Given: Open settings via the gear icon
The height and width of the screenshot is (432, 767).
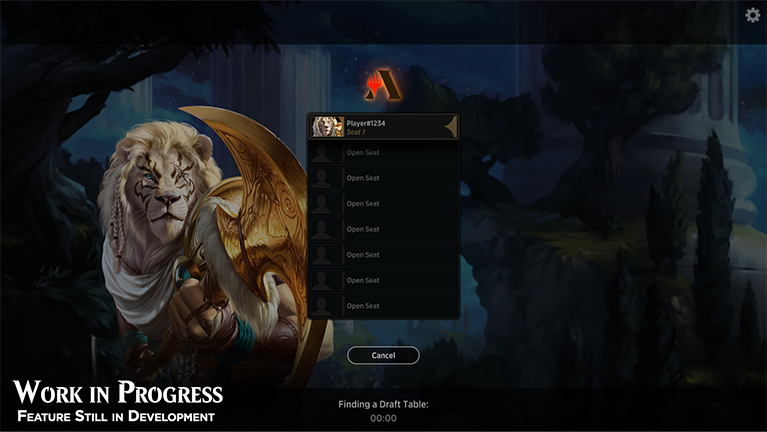Looking at the screenshot, I should [753, 14].
